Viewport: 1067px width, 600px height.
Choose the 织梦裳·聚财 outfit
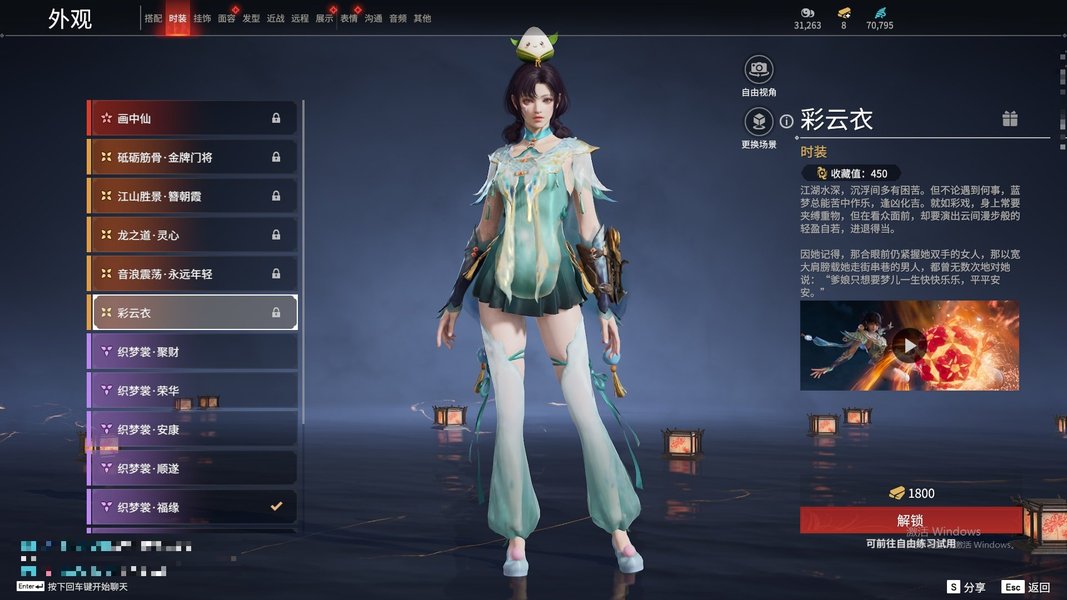(192, 352)
